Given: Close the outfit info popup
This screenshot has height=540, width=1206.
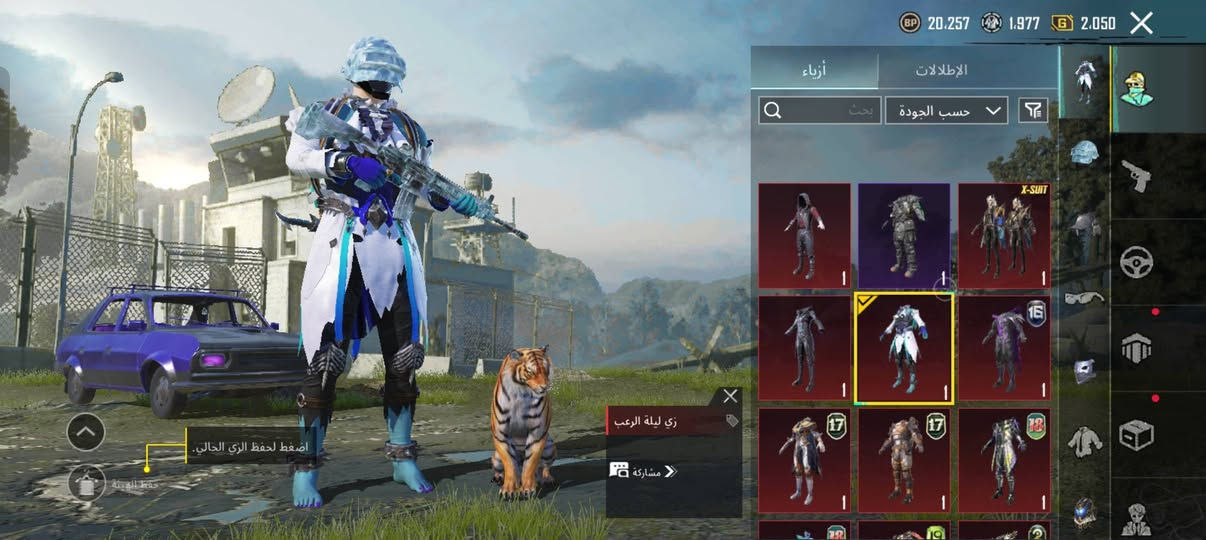Looking at the screenshot, I should pos(730,397).
